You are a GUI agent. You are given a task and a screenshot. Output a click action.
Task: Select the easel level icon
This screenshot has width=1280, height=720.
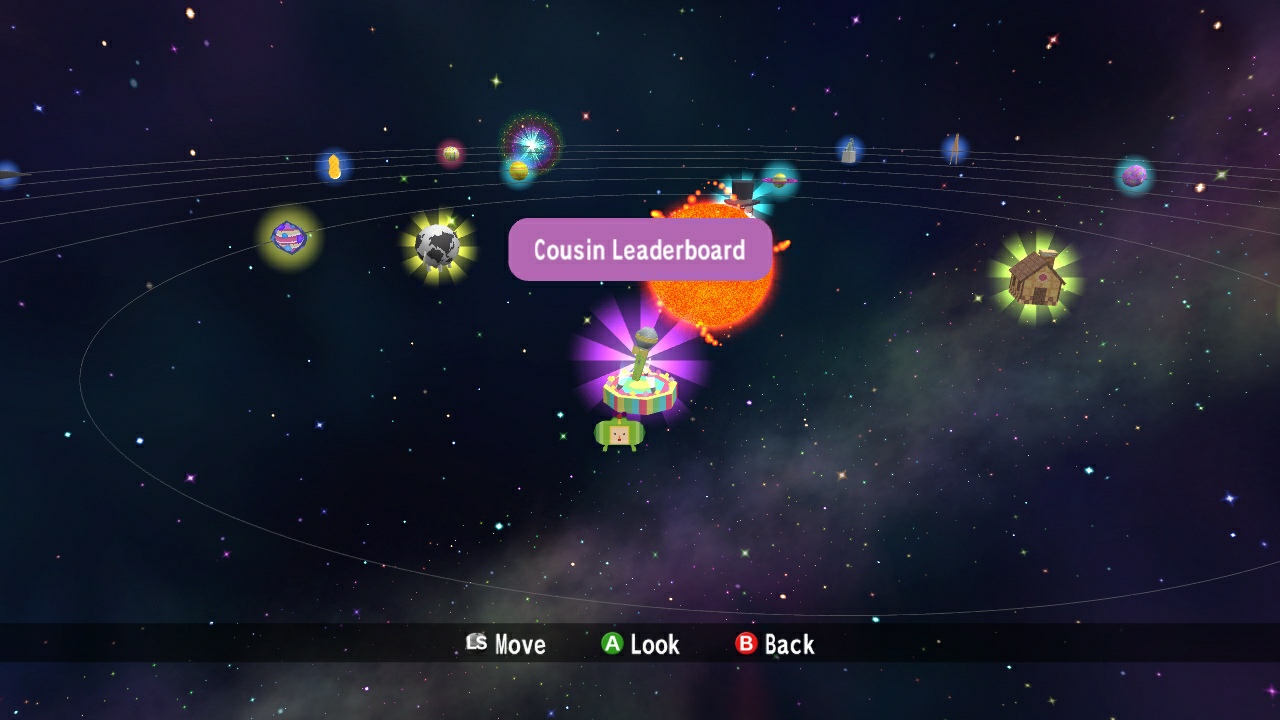click(x=957, y=148)
